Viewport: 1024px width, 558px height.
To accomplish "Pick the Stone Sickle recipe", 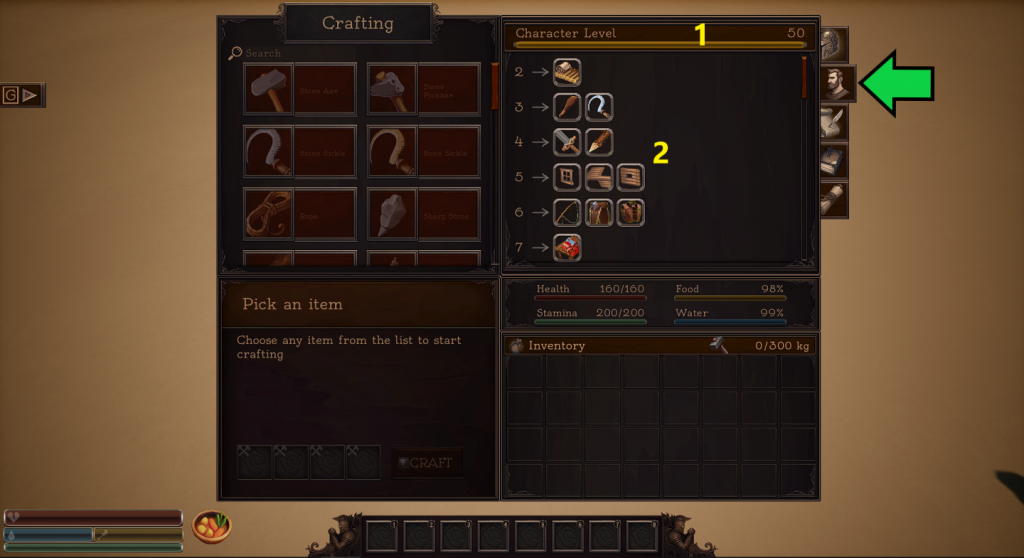I will [300, 152].
